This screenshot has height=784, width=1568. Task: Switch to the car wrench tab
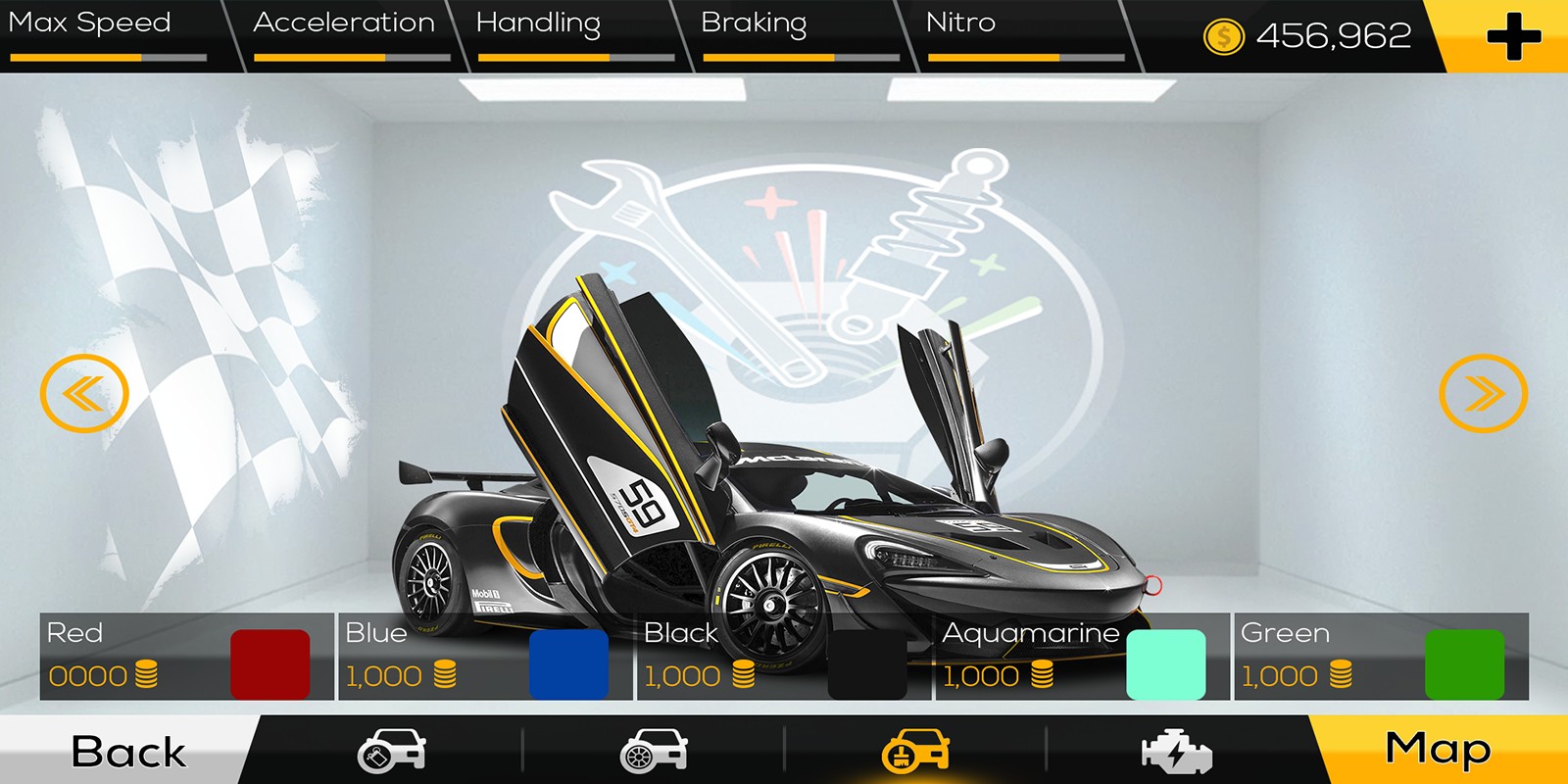[x=391, y=752]
